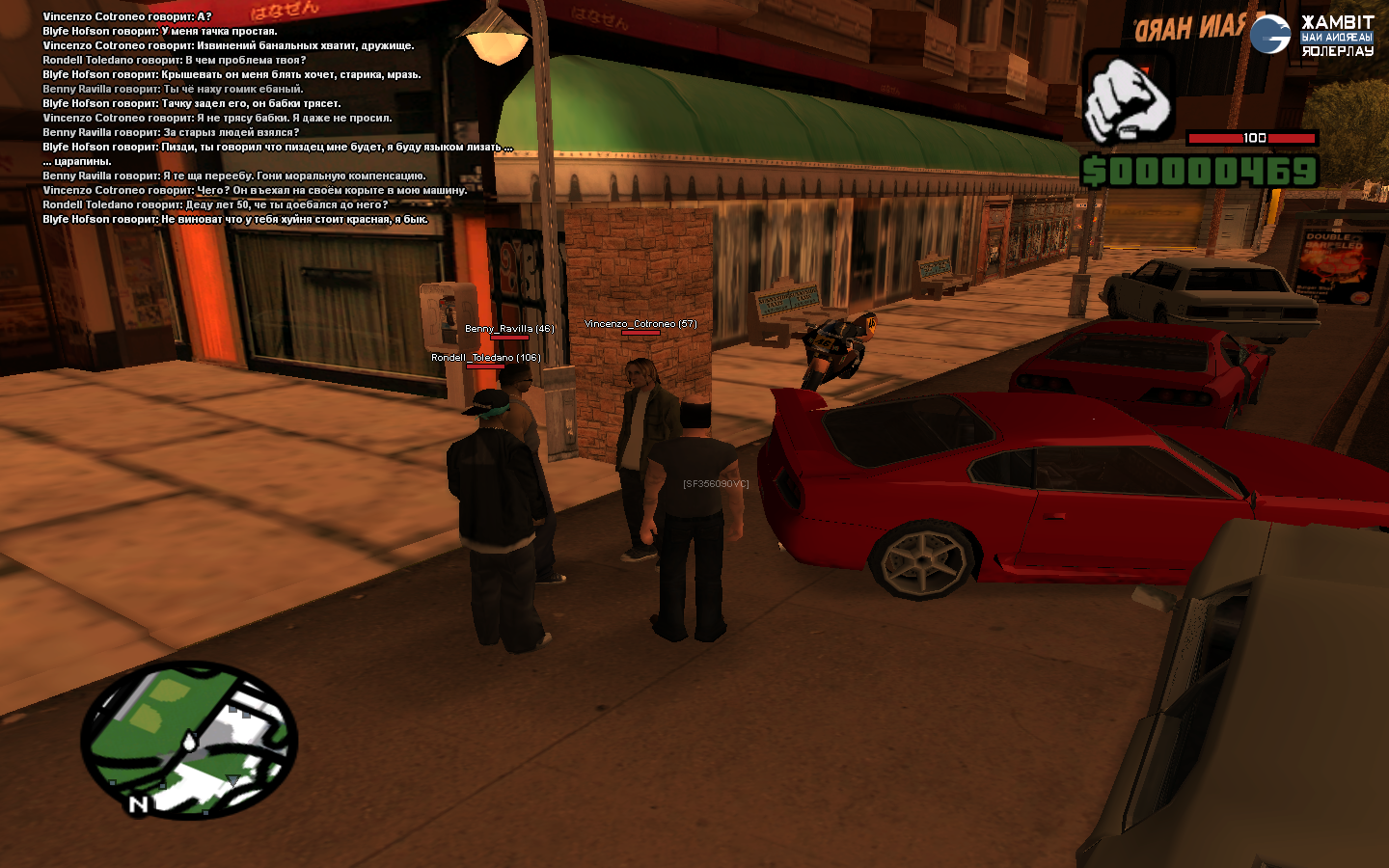Open the circular radar minimap
The width and height of the screenshot is (1389, 868).
tap(189, 740)
